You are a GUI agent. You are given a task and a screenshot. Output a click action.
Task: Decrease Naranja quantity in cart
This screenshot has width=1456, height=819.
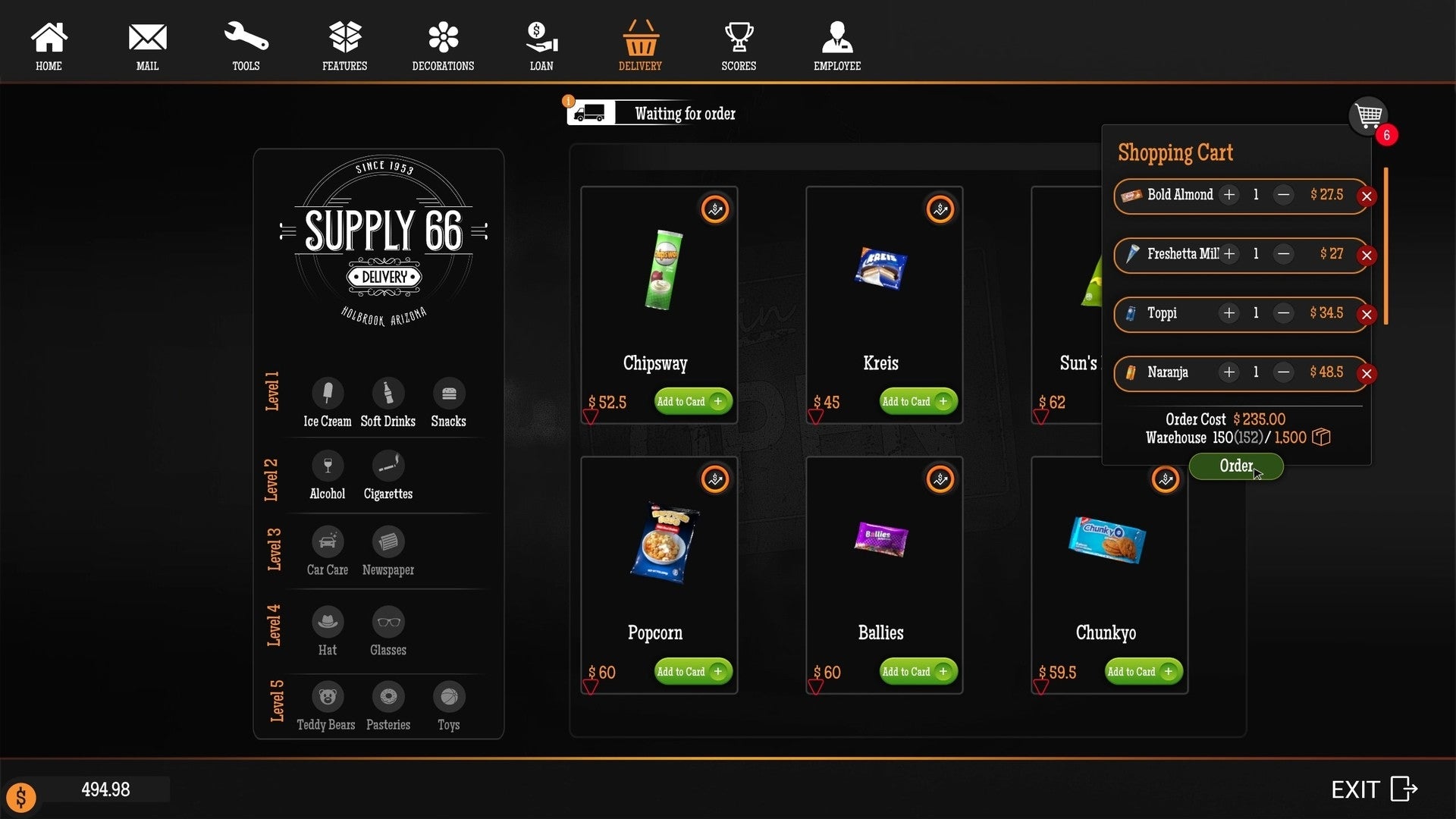(1283, 372)
